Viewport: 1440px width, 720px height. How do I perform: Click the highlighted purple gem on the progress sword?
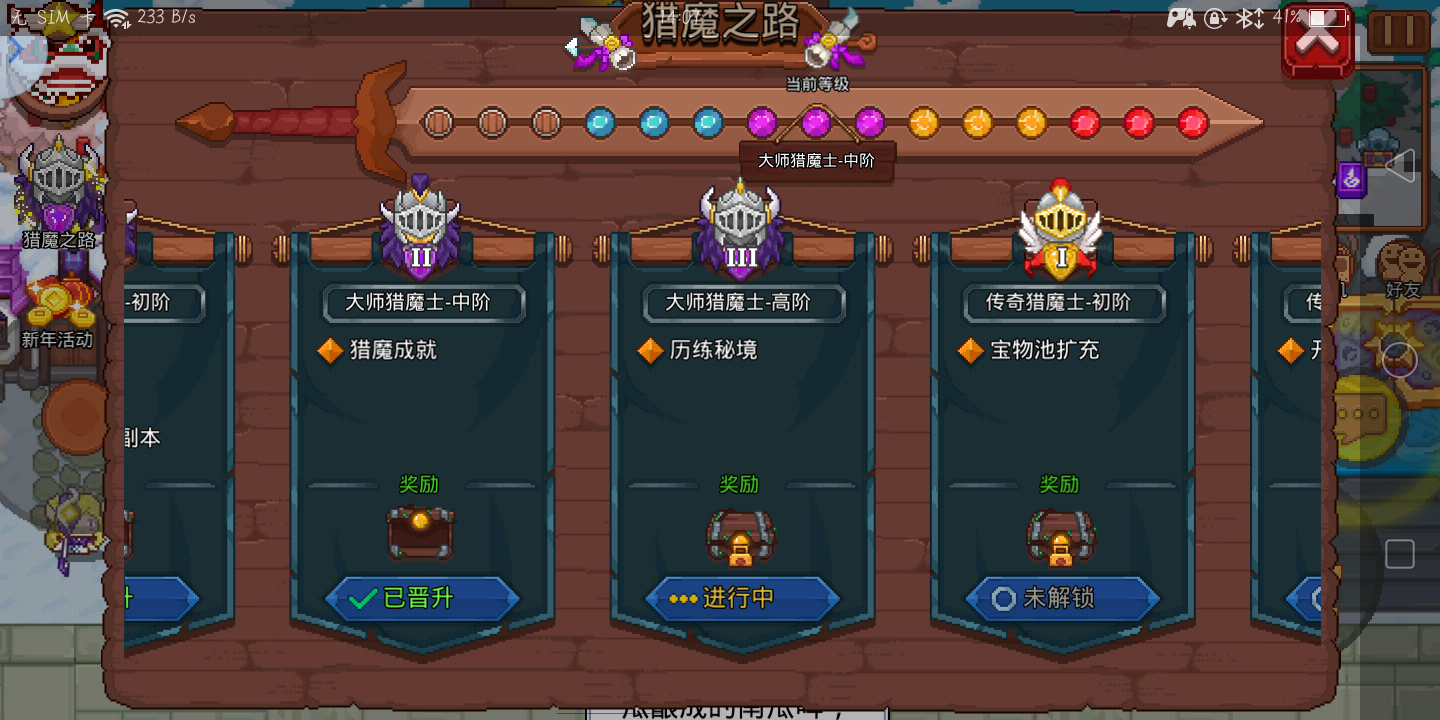[x=816, y=120]
